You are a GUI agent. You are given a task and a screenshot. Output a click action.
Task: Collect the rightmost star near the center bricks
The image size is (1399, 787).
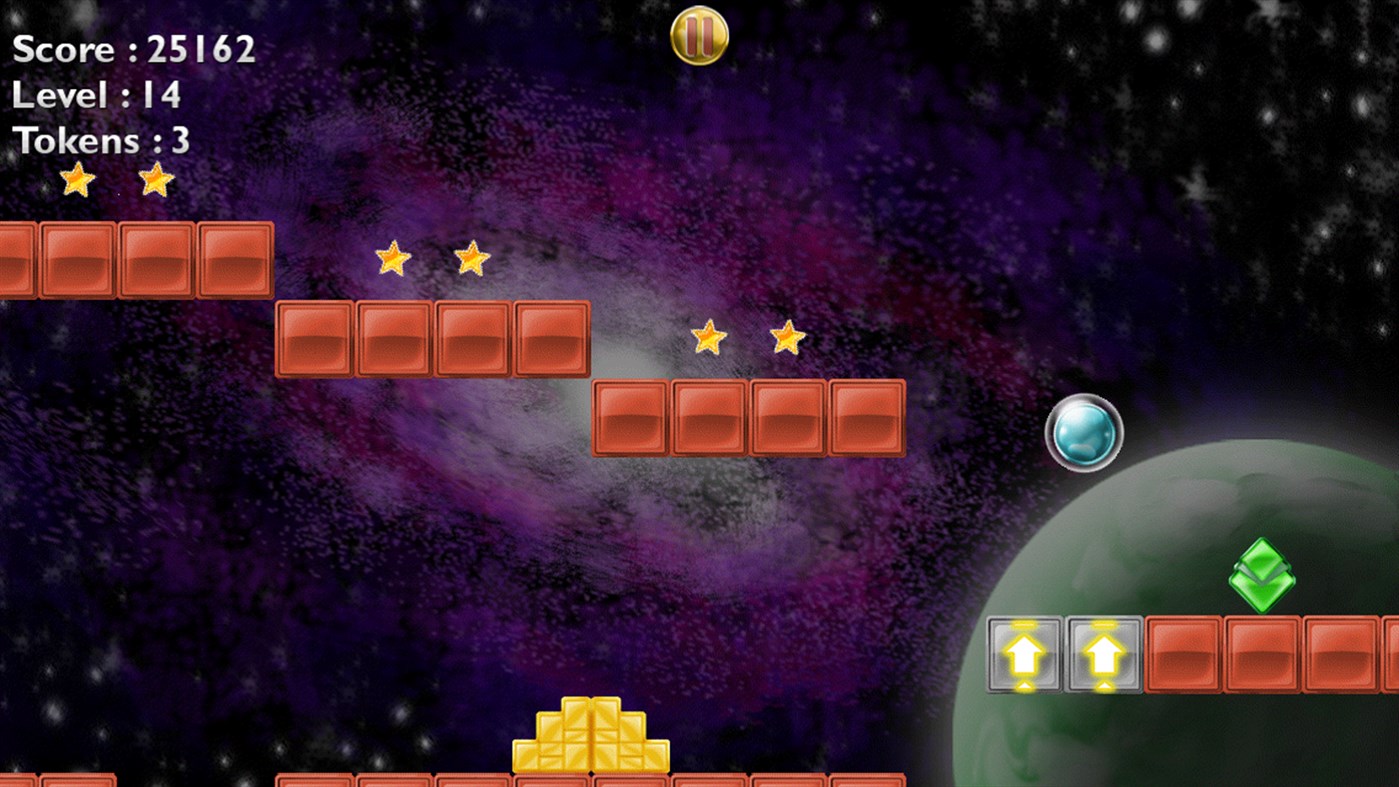point(786,338)
